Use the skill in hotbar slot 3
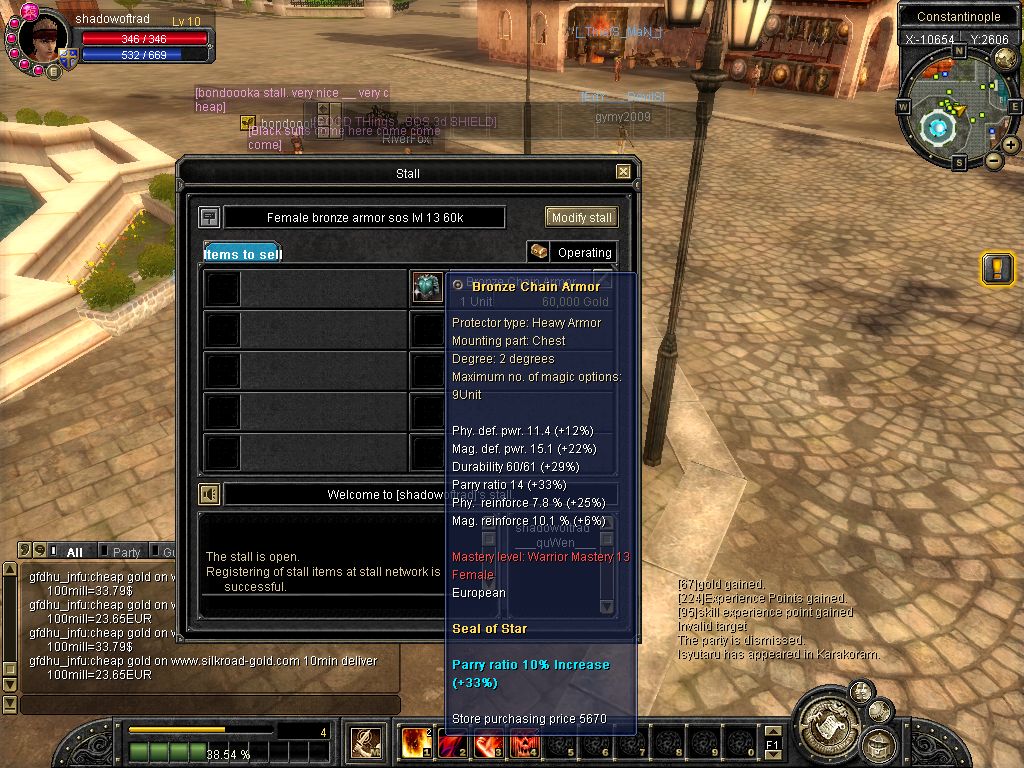The width and height of the screenshot is (1024, 768). (488, 743)
